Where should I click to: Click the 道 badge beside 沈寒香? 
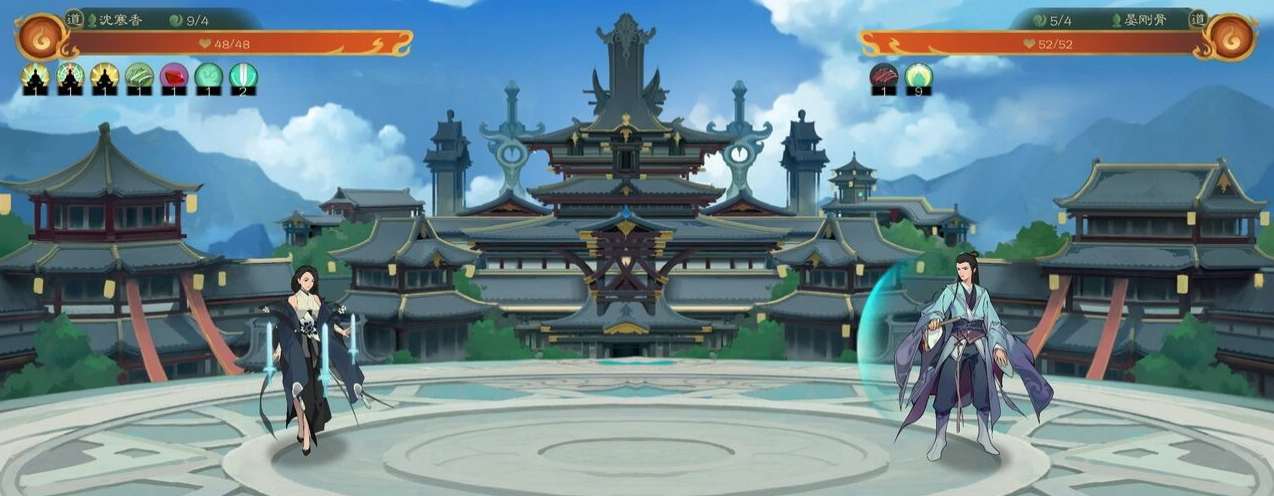75,18
